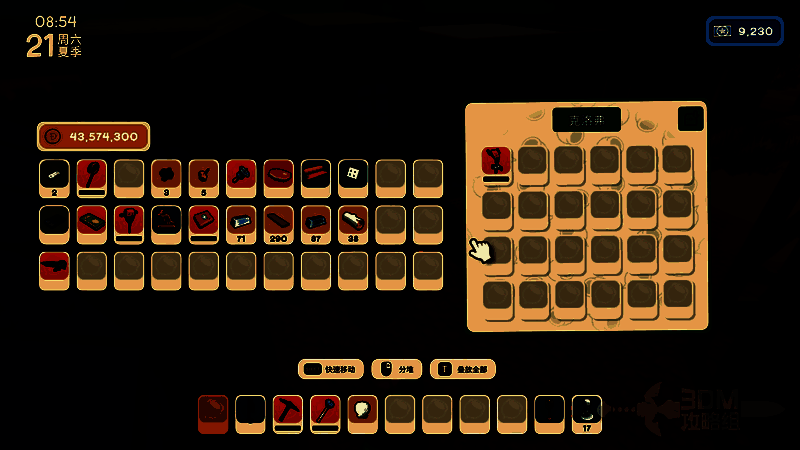Click the 快速移动 quick-move button
Screen dimensions: 800x450
pyautogui.click(x=330, y=369)
